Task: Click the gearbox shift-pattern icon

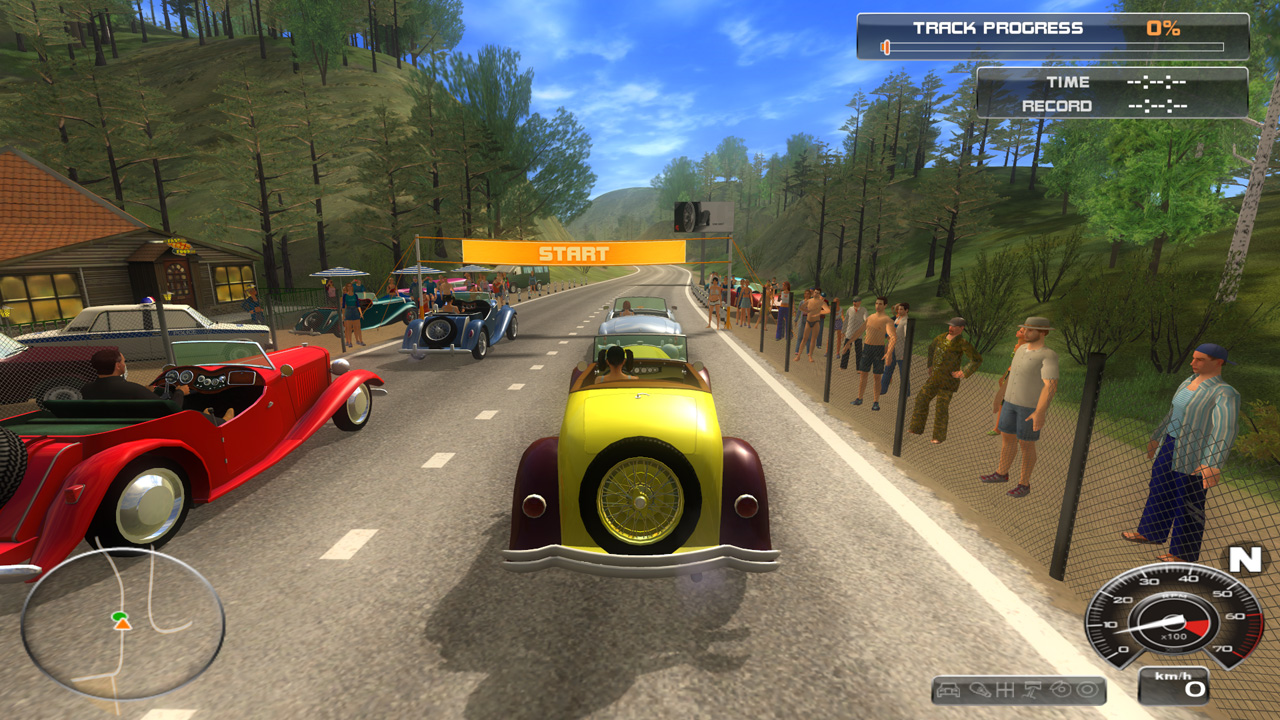Action: 1005,690
